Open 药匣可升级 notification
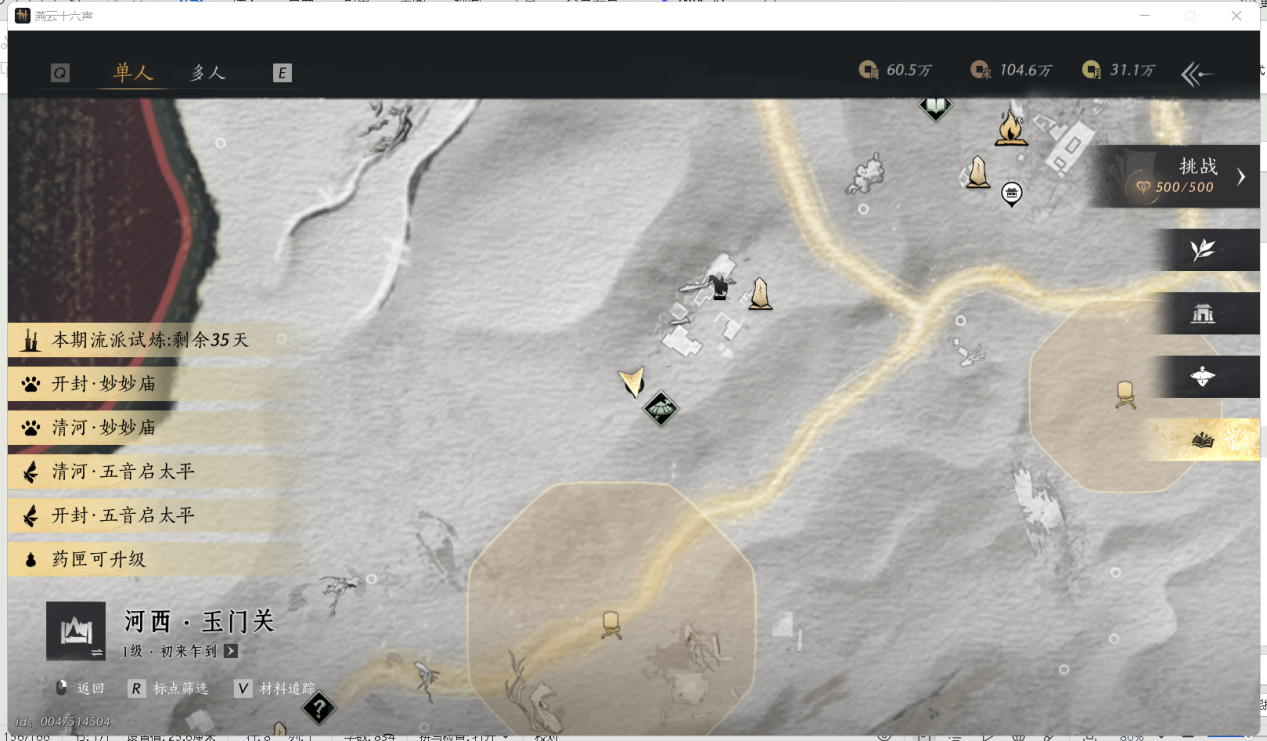Image resolution: width=1267 pixels, height=741 pixels. pyautogui.click(x=99, y=560)
